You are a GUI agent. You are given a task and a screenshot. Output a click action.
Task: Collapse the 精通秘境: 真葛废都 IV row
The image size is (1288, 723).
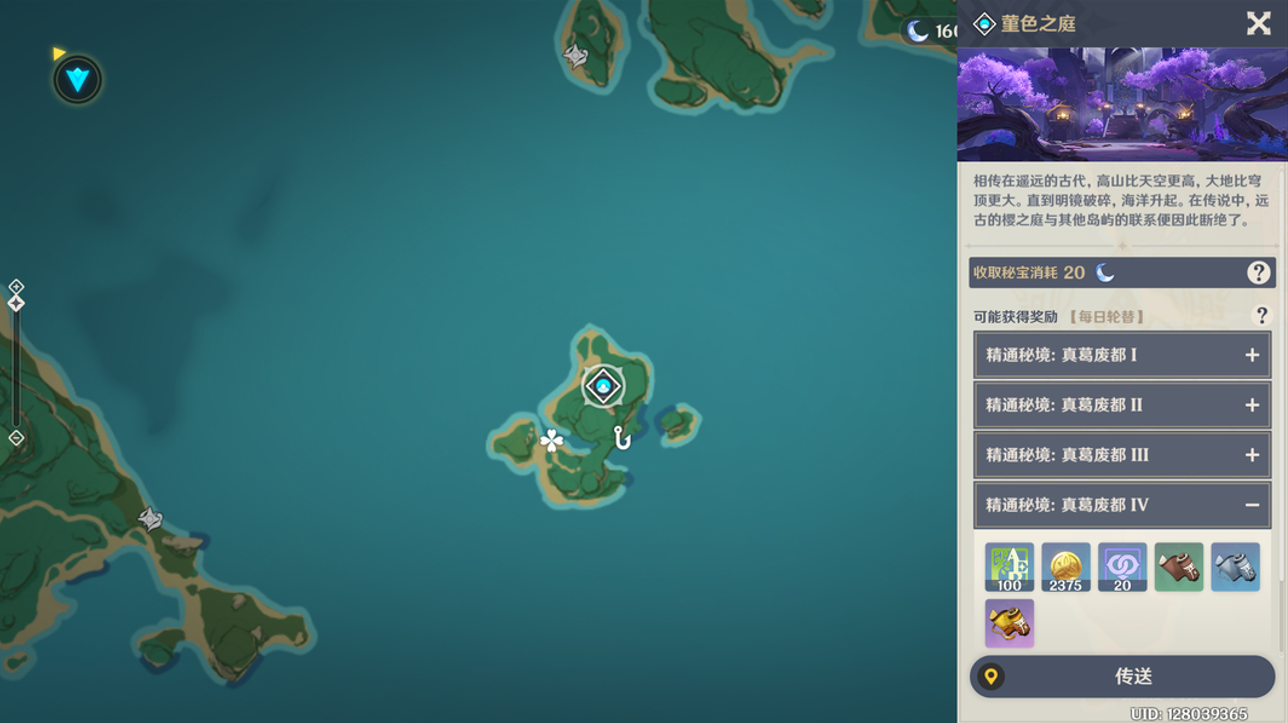(1251, 505)
